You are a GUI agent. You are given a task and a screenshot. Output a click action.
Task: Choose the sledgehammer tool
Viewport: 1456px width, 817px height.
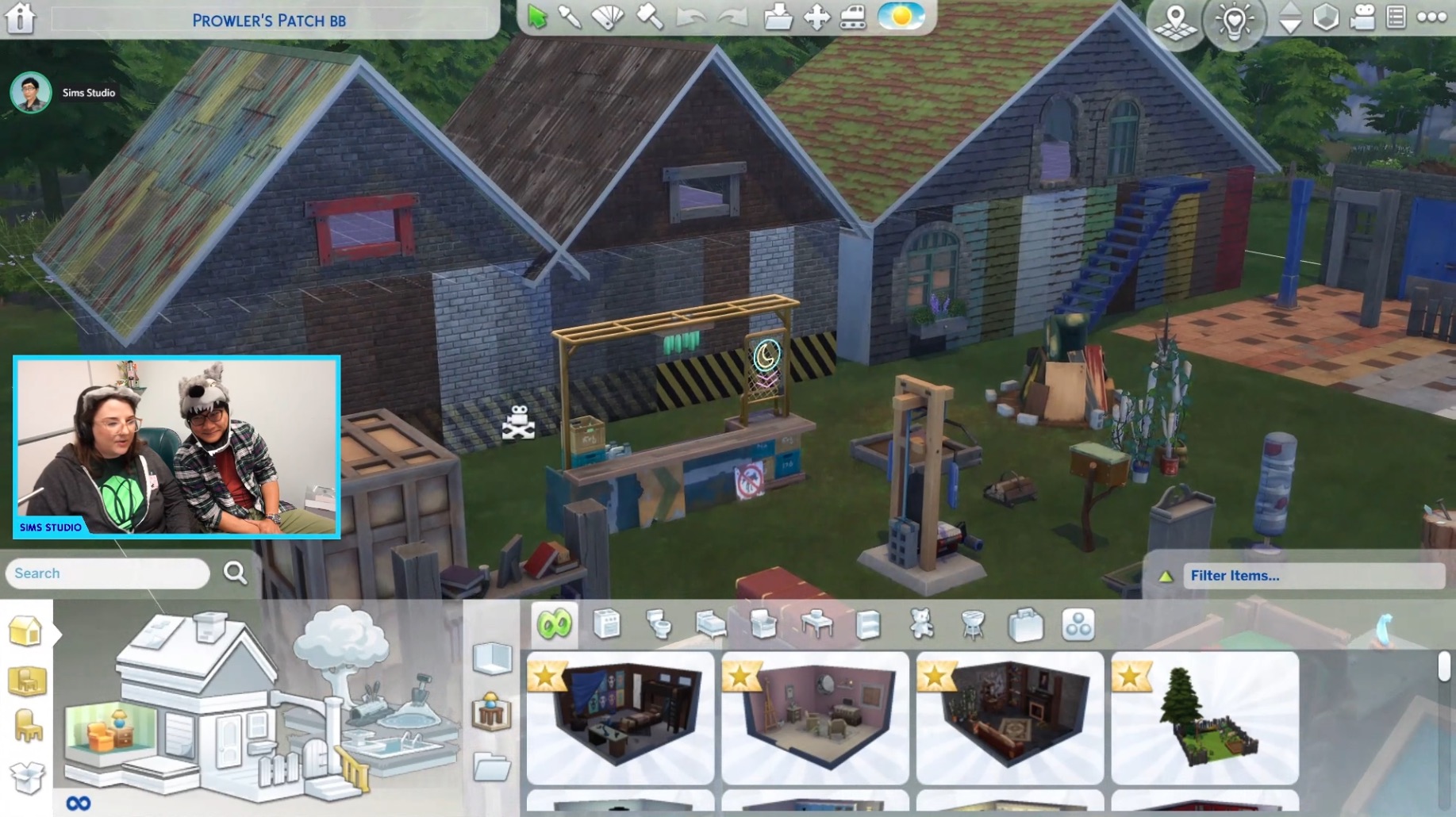(649, 17)
